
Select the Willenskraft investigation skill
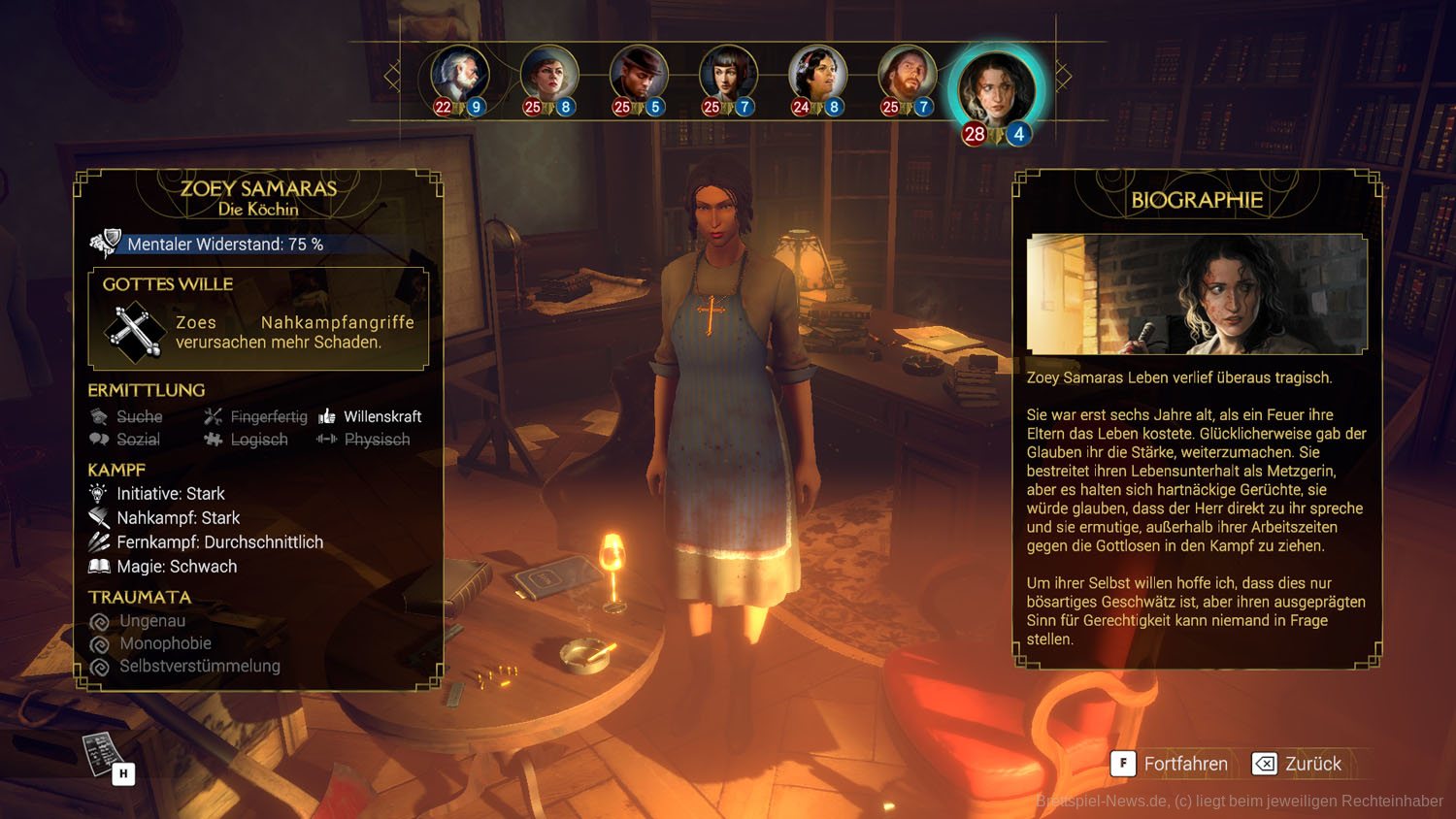click(x=370, y=416)
